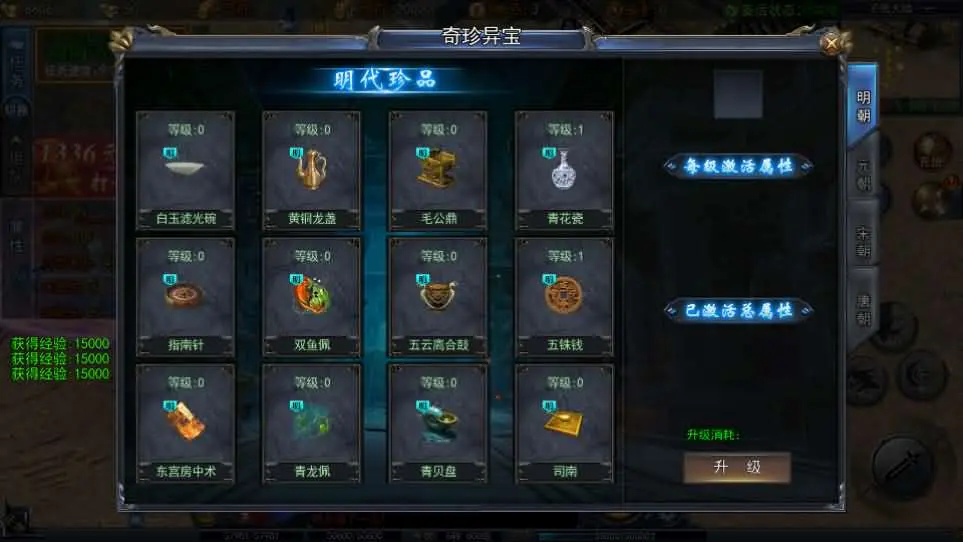Select the 毛公鼎 tripod treasure
Image resolution: width=963 pixels, height=542 pixels.
[438, 170]
